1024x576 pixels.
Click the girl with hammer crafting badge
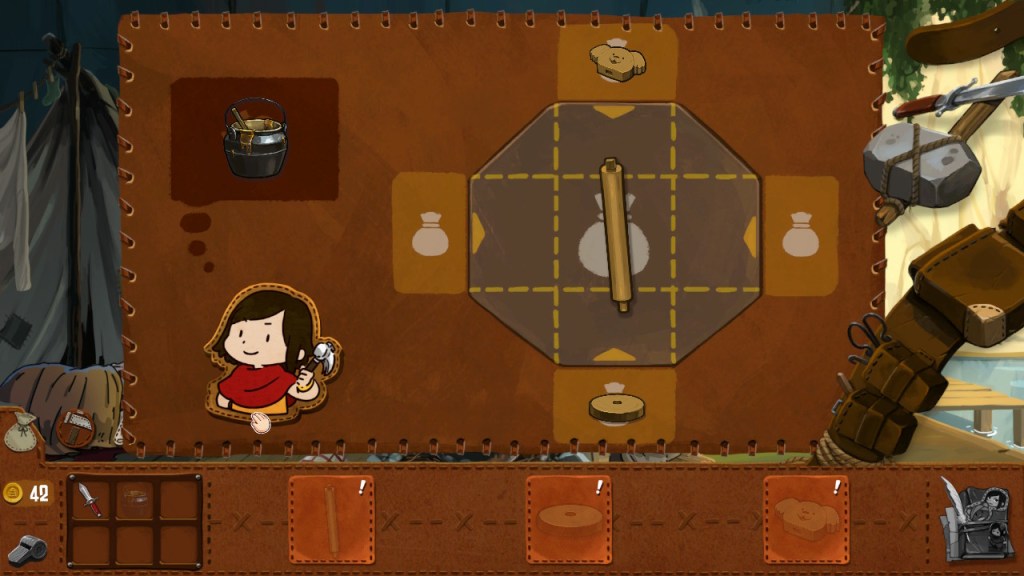click(272, 355)
